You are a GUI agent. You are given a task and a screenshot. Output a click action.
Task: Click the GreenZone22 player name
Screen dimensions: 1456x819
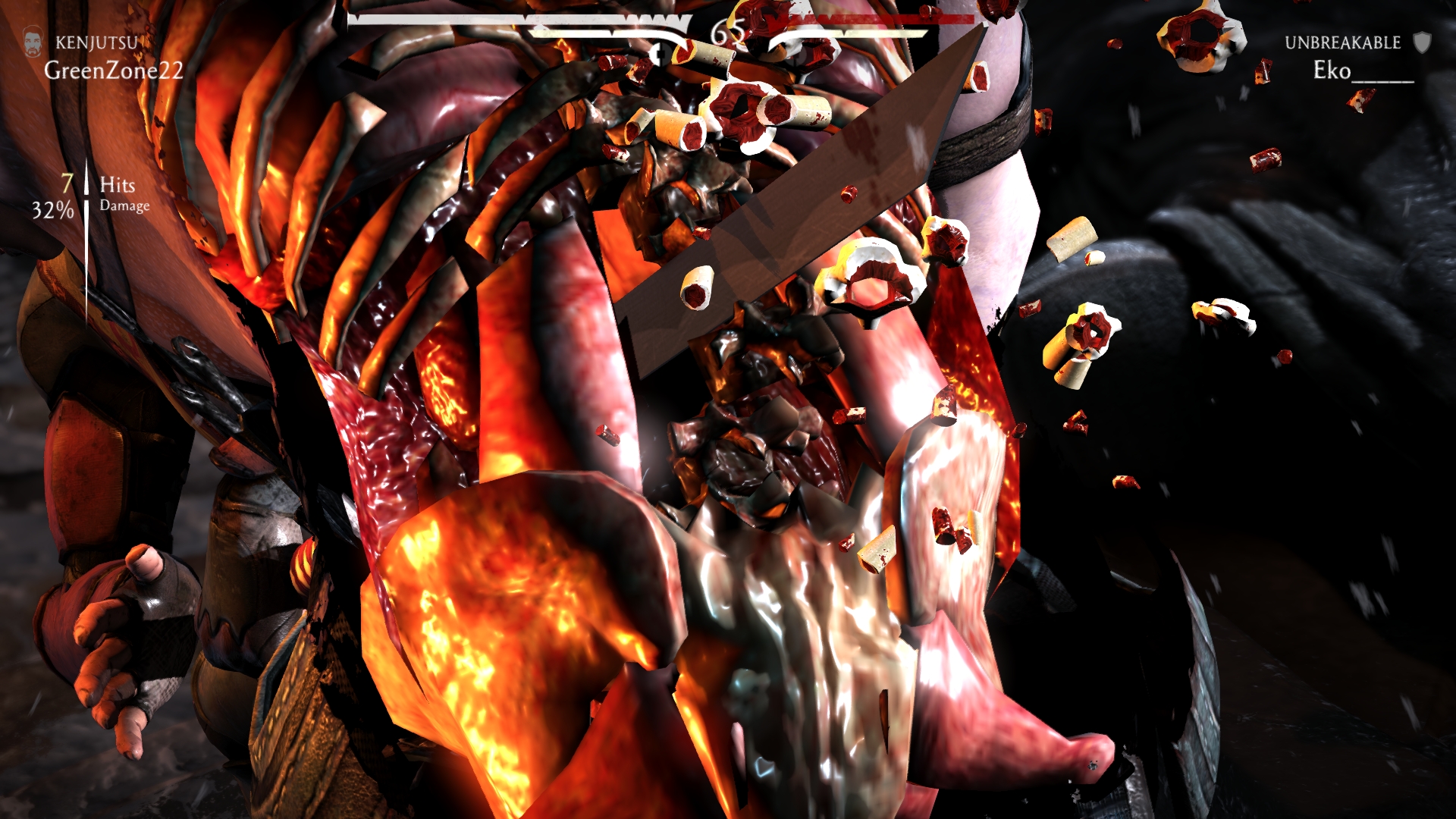point(114,71)
